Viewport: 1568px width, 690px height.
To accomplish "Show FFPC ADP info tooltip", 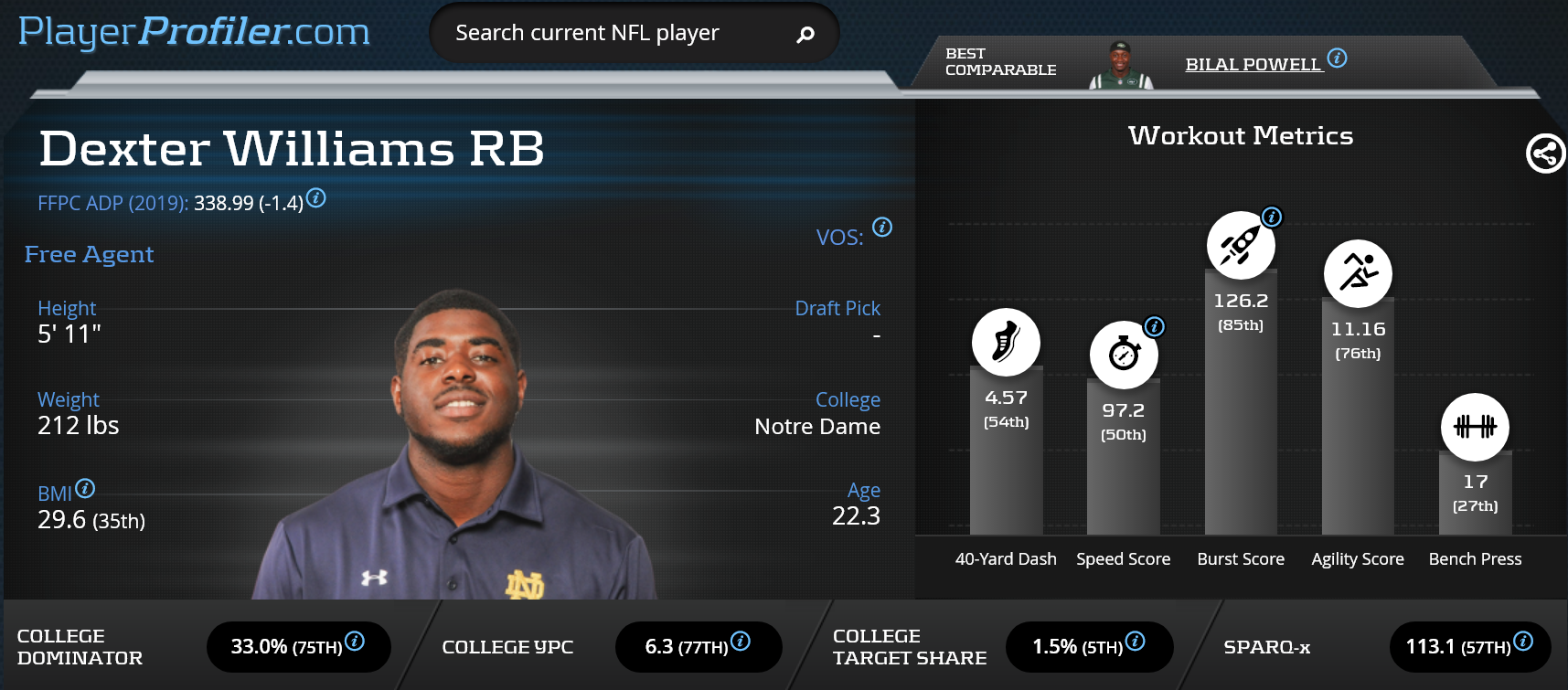I will point(315,197).
